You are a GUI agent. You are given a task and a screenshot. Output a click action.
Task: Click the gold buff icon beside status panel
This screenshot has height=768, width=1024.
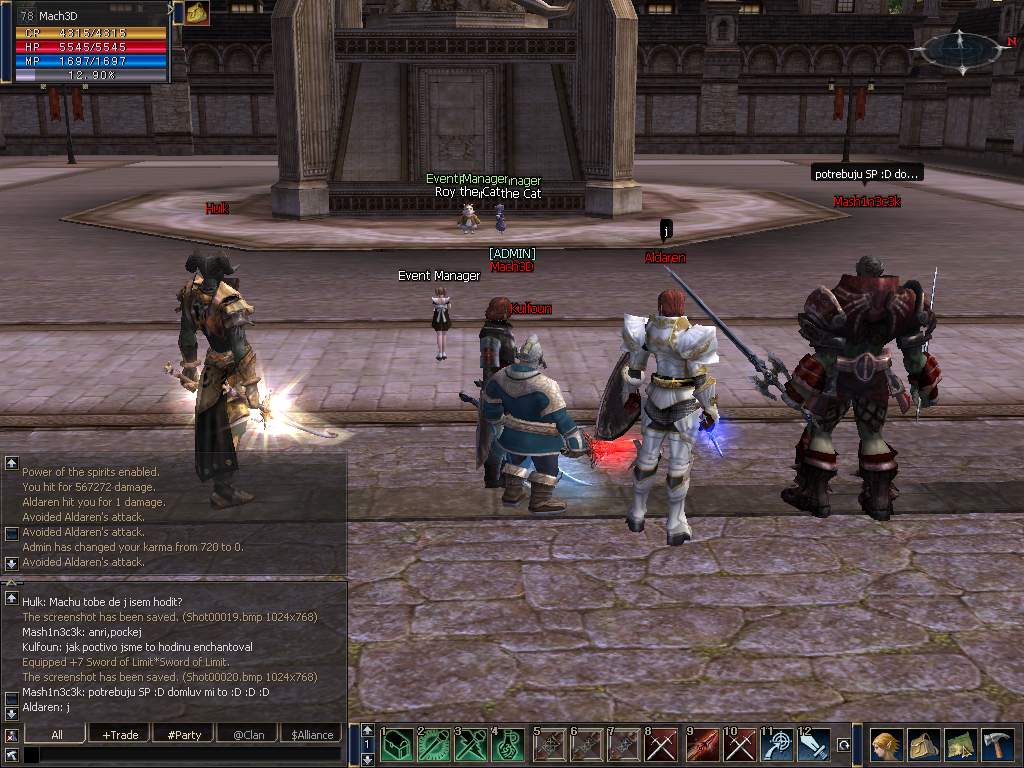tap(197, 12)
